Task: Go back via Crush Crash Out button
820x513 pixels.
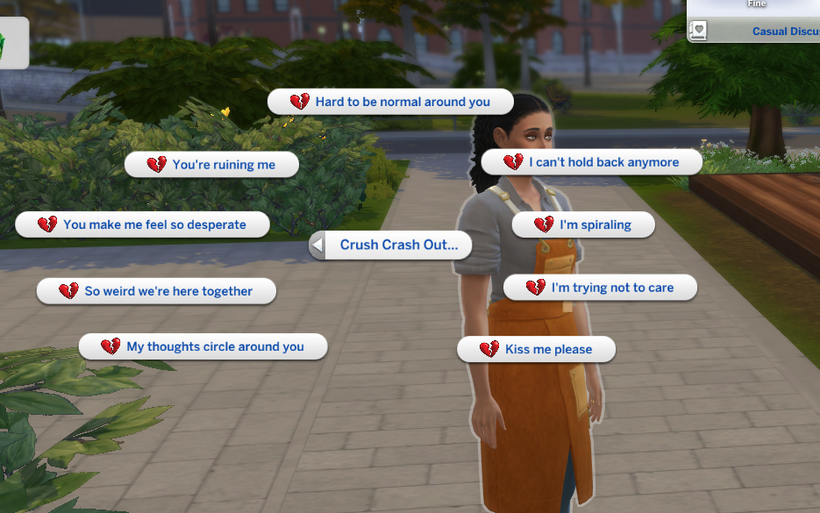Action: pos(389,245)
